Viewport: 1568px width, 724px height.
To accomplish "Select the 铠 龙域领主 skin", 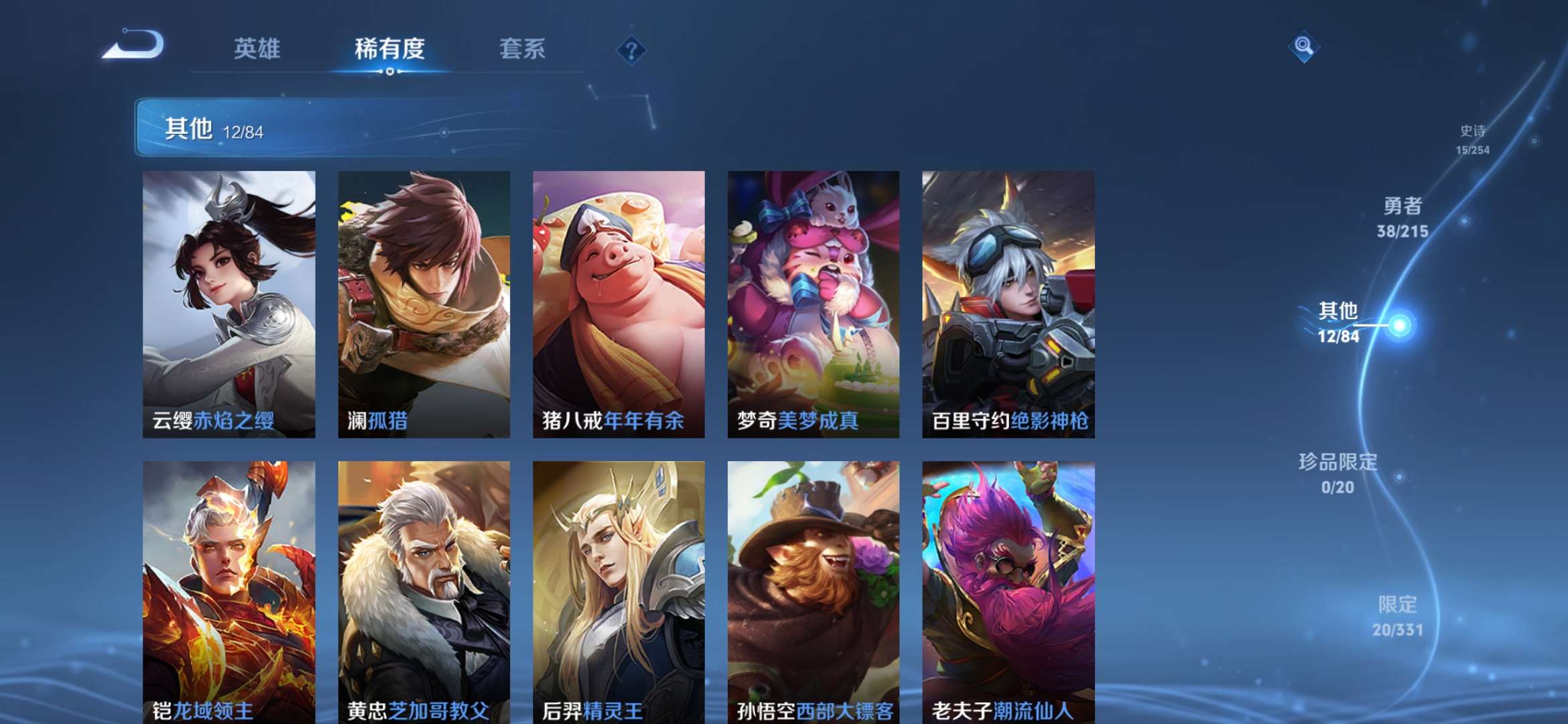I will [228, 590].
